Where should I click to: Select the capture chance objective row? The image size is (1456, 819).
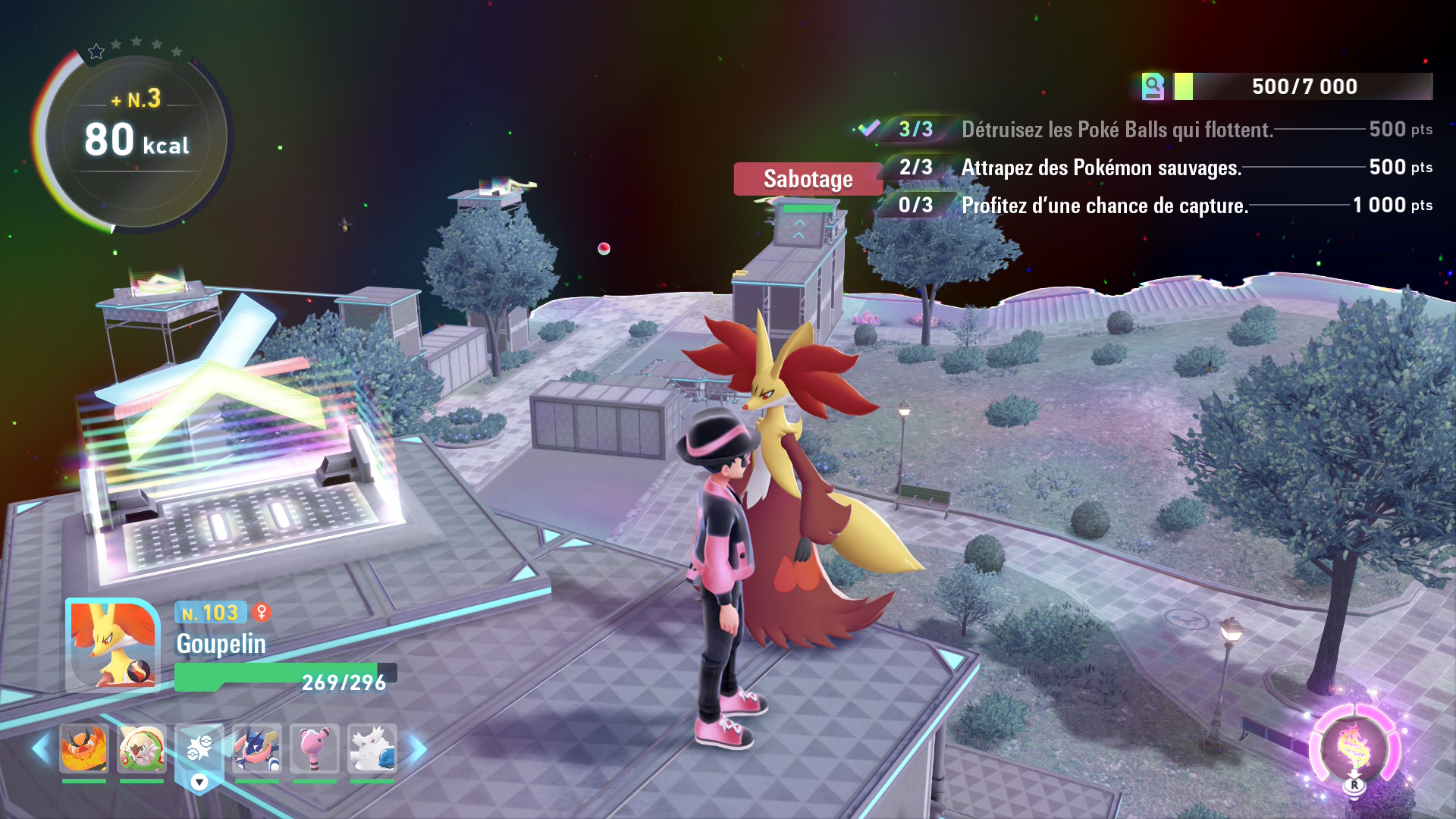[x=1104, y=206]
